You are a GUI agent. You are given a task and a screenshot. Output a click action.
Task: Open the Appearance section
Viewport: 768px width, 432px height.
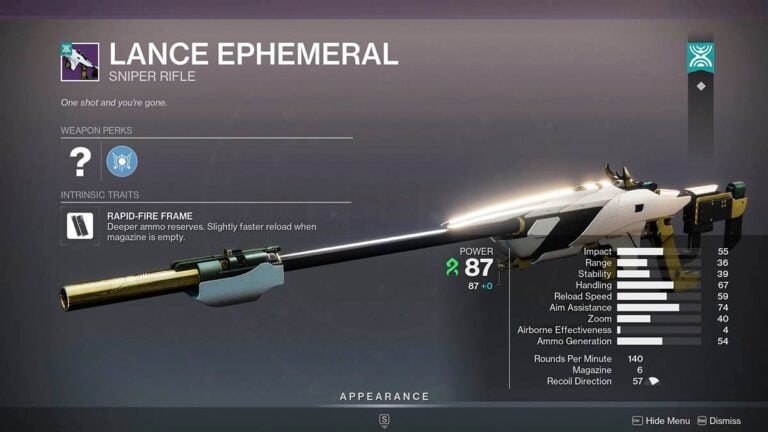pos(384,397)
